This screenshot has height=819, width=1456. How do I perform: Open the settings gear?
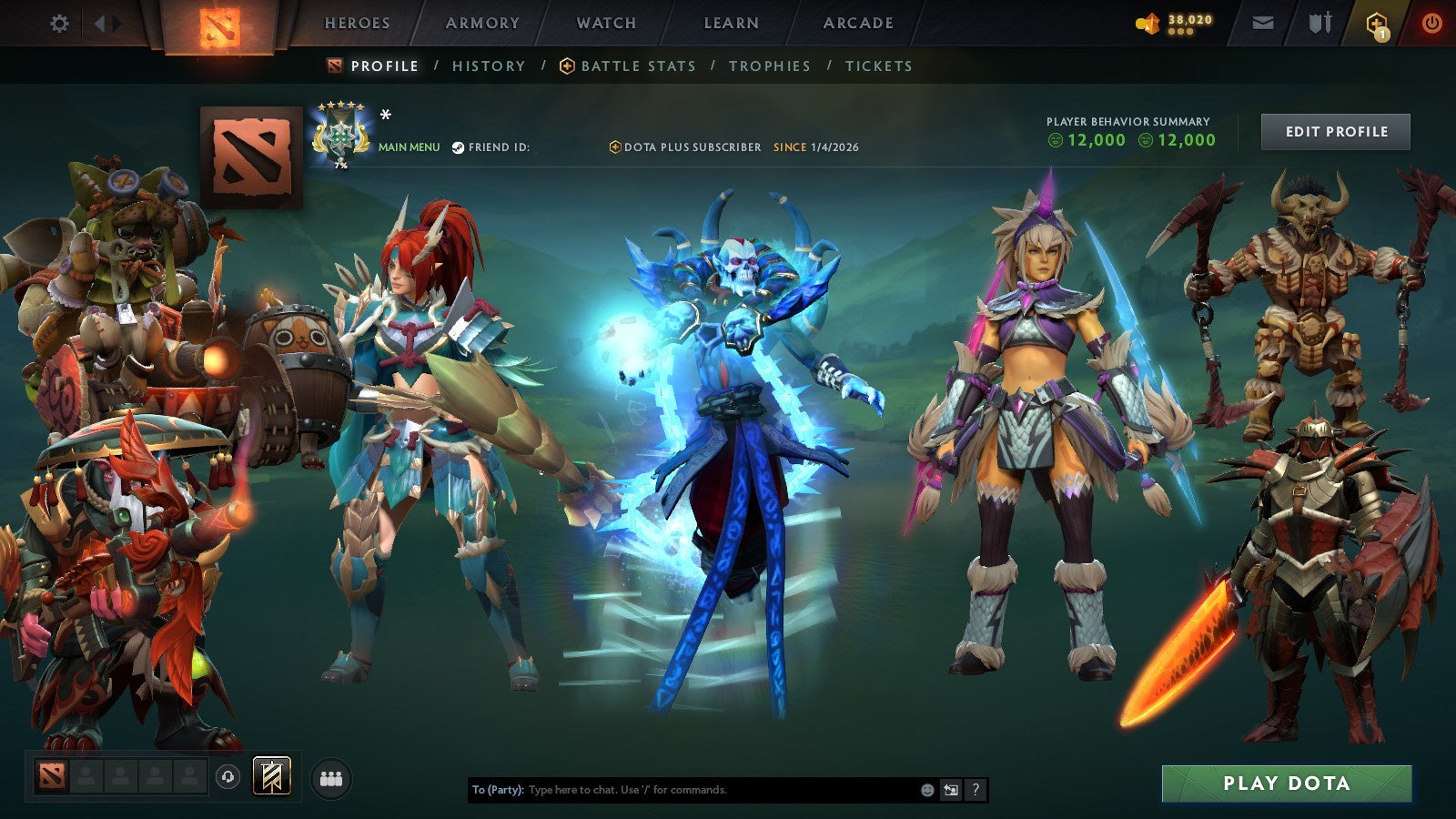pyautogui.click(x=59, y=23)
